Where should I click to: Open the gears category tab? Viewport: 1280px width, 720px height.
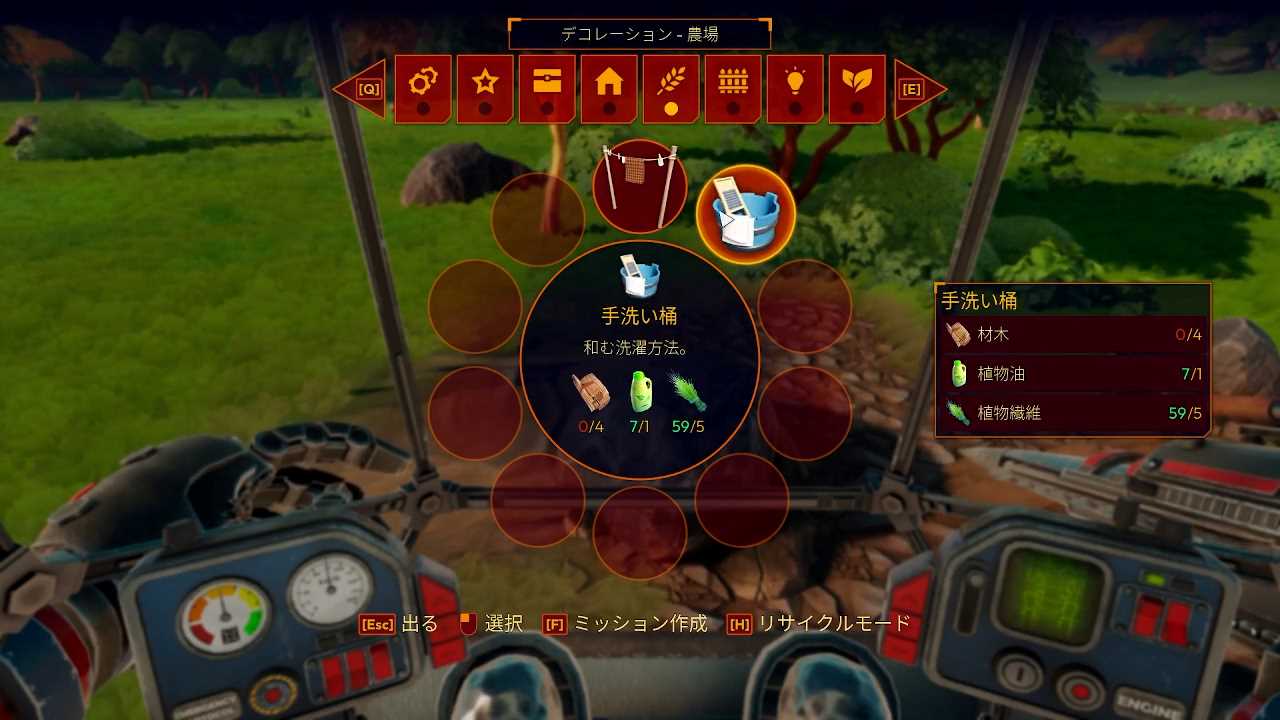(423, 88)
